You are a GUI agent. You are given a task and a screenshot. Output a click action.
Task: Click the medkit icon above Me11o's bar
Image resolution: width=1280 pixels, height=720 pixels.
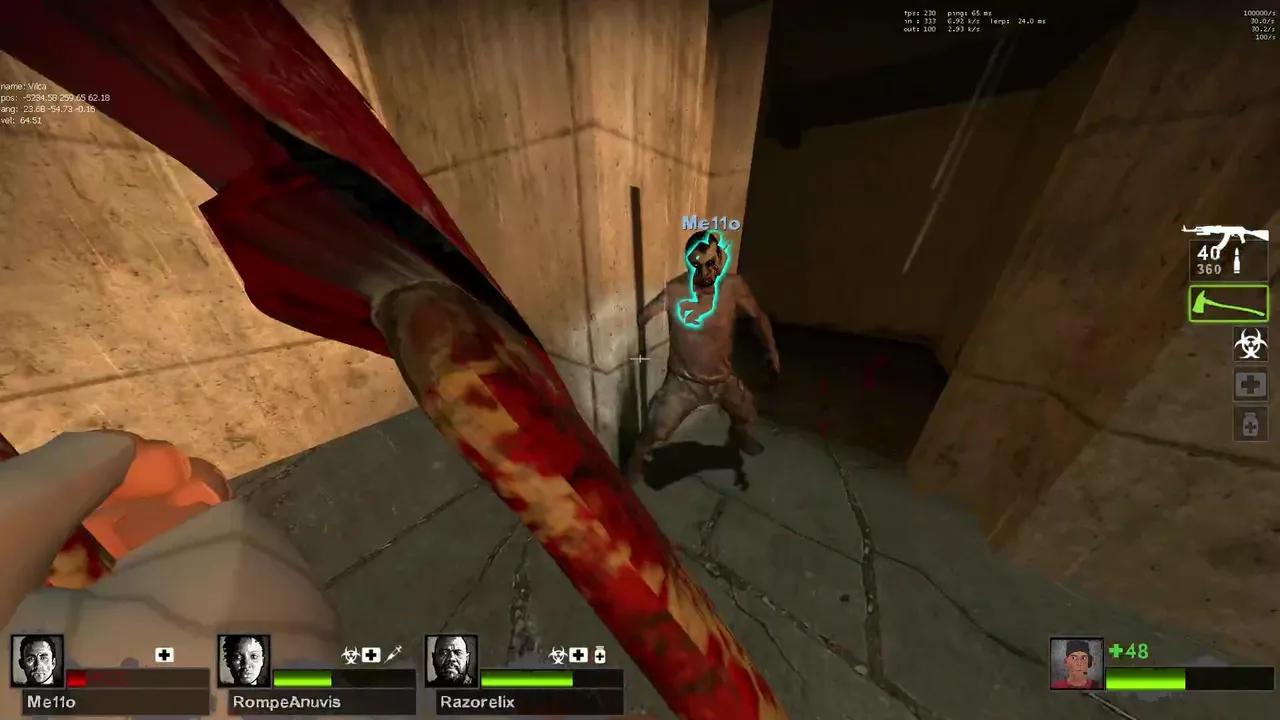[x=164, y=654]
